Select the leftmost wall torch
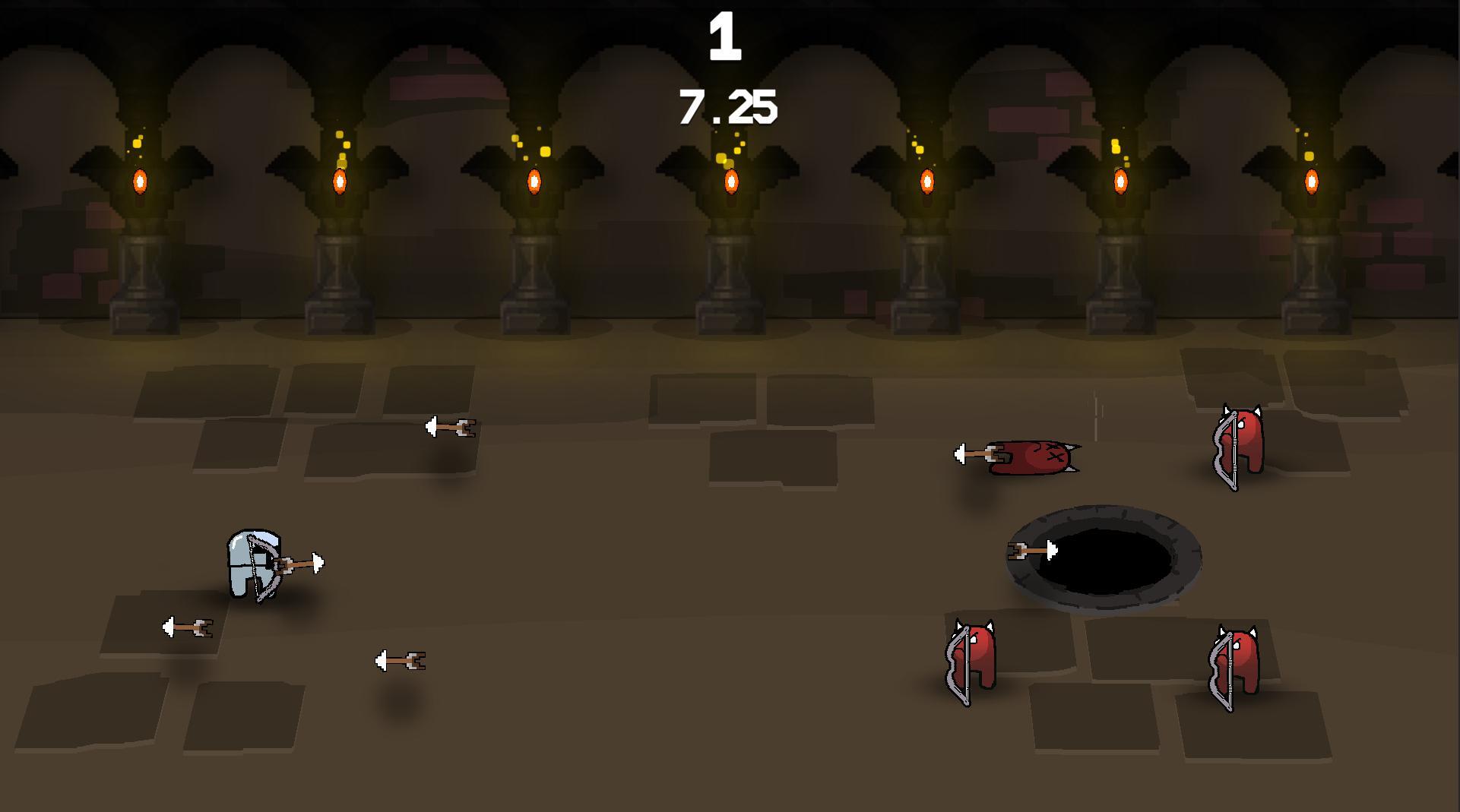The width and height of the screenshot is (1460, 812). pyautogui.click(x=139, y=182)
